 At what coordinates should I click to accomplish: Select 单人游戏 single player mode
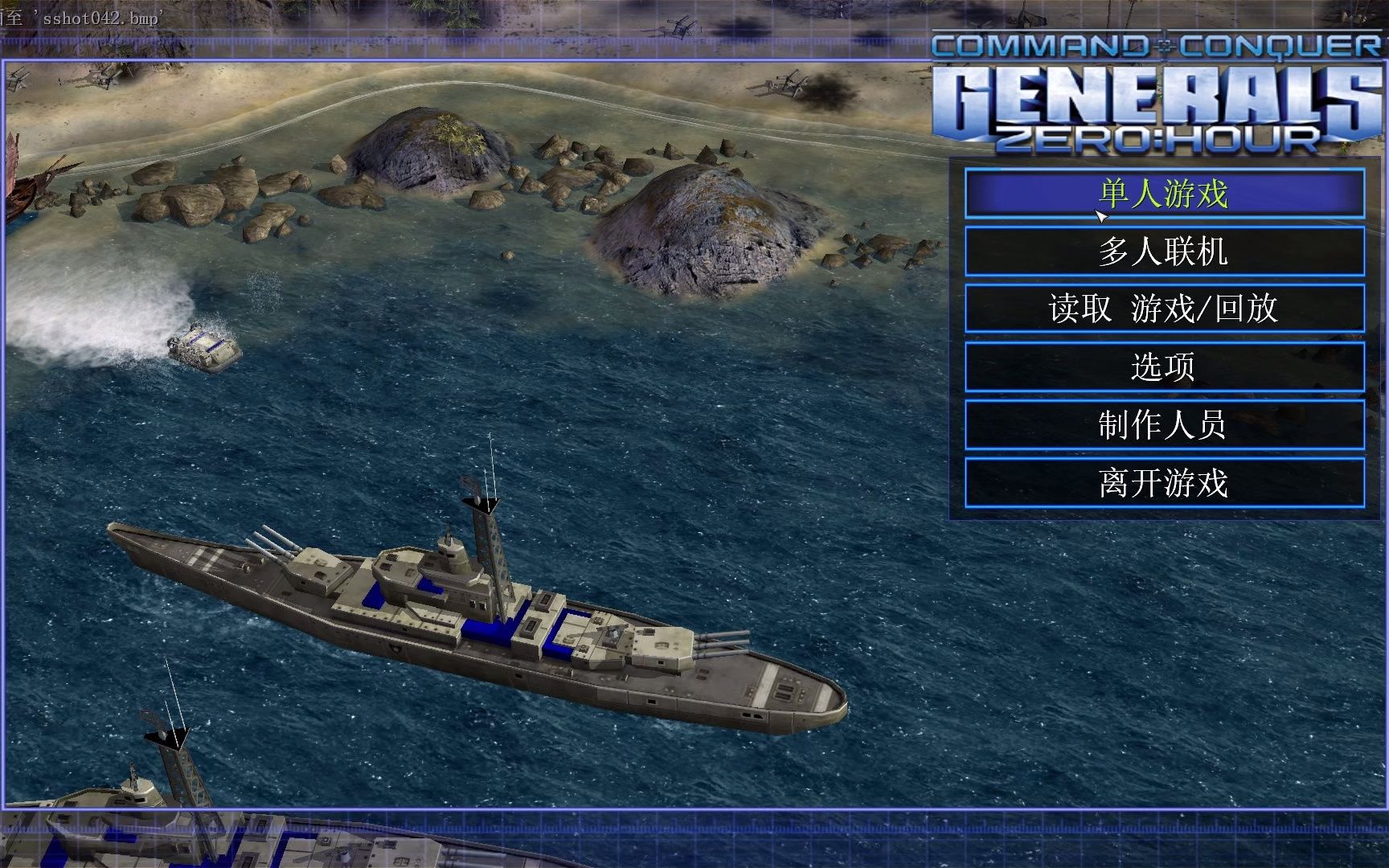pyautogui.click(x=1164, y=194)
